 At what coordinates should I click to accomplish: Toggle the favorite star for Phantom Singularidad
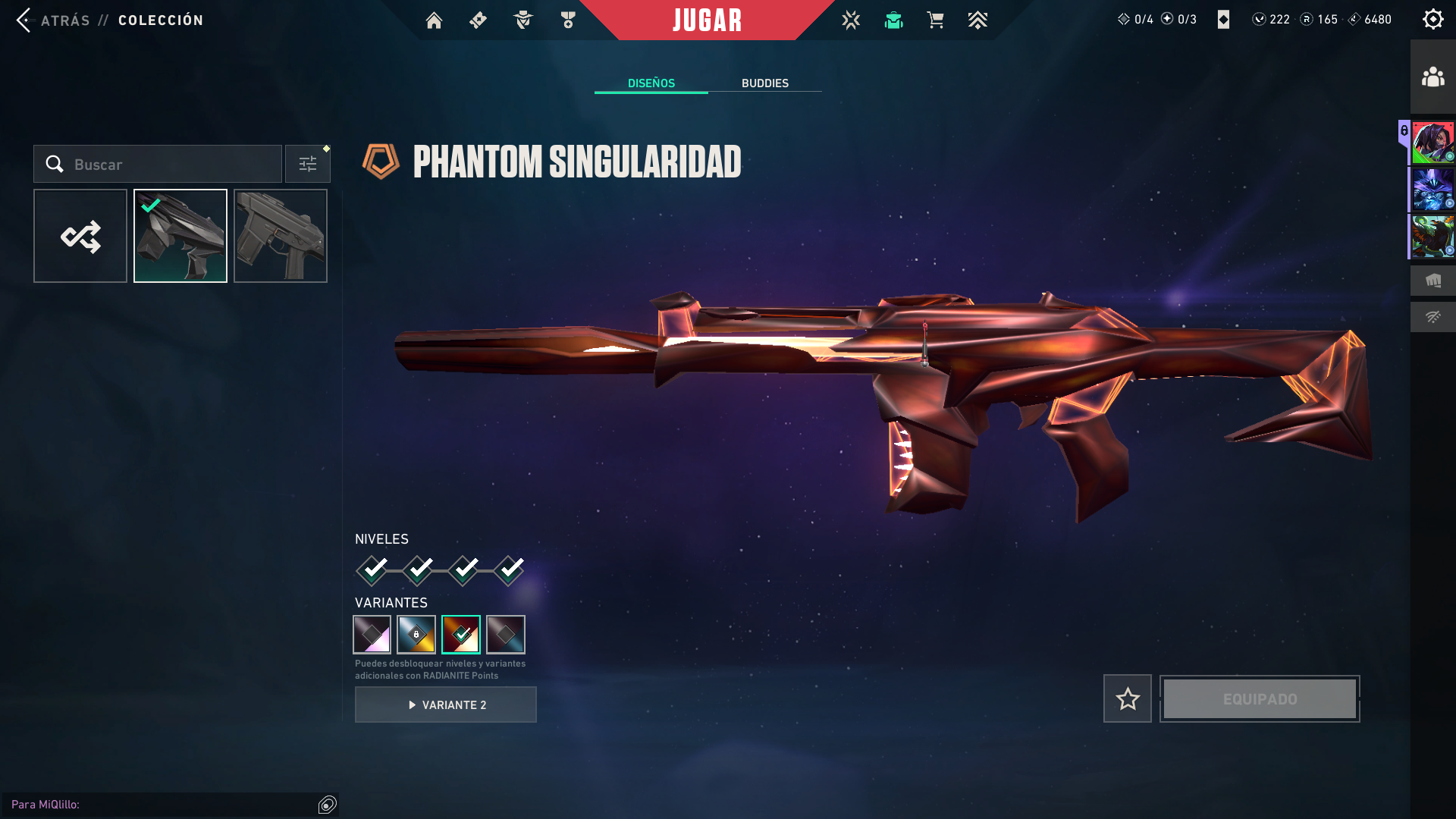point(1127,698)
